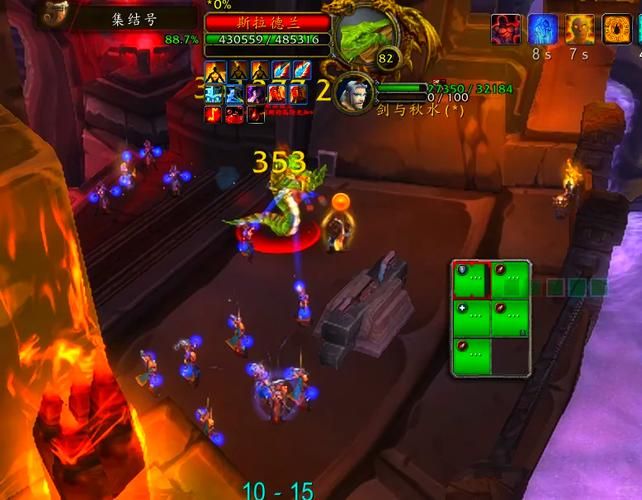Click the 集结号 unit frame

133,17
